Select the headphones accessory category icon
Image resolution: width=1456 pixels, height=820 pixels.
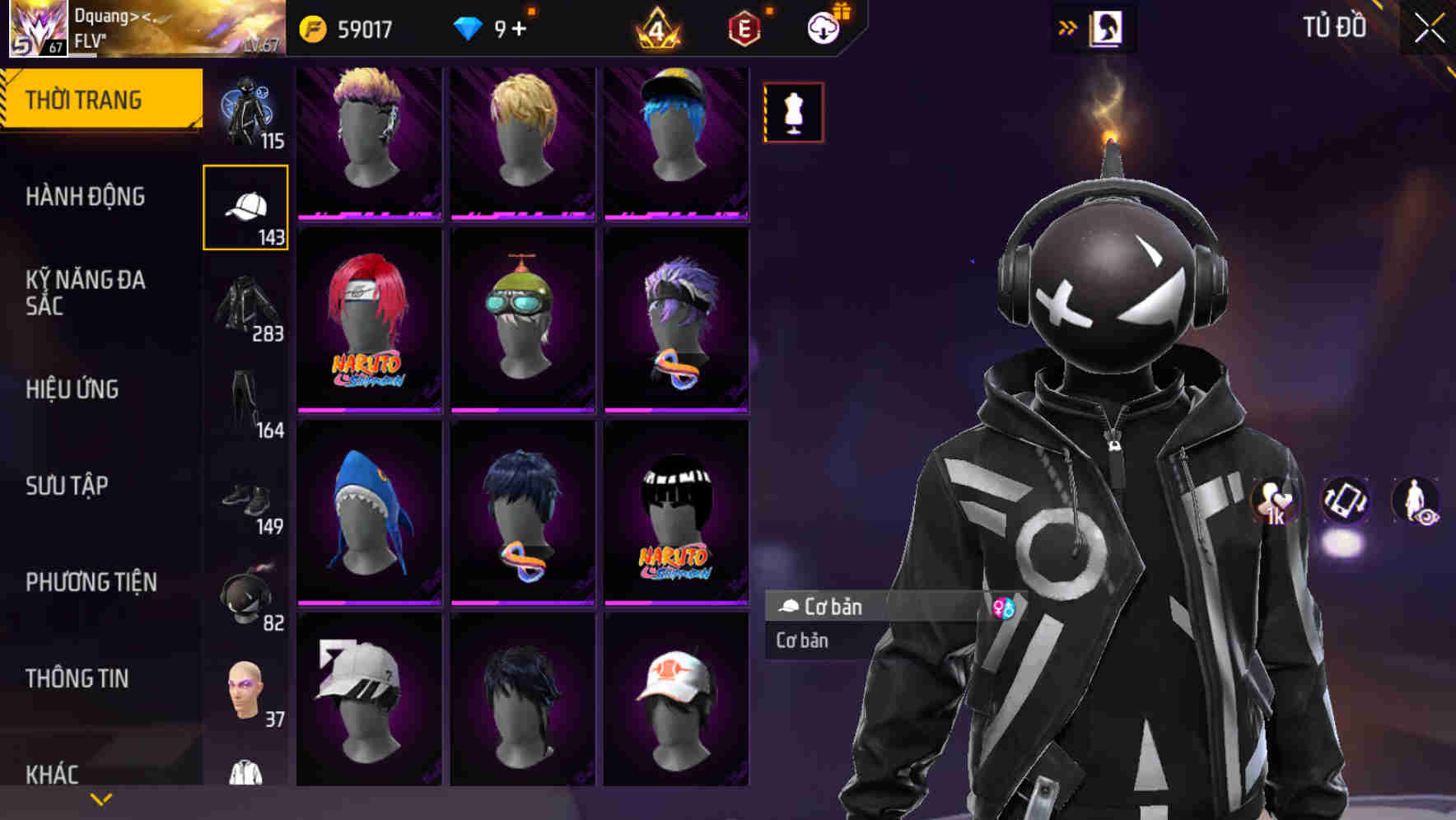[x=245, y=591]
